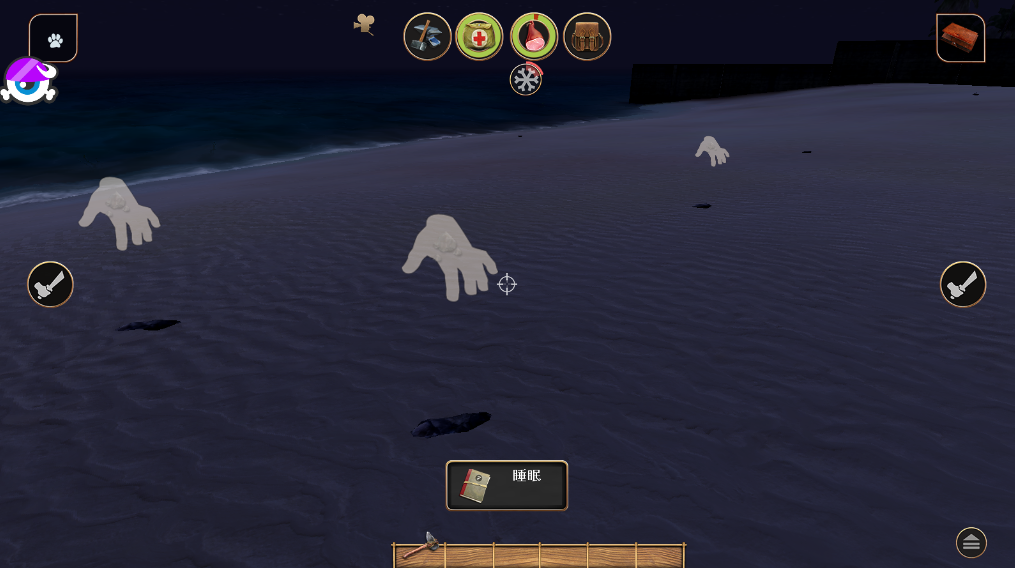Click the purple-hat eyeball mascot overlay
The height and width of the screenshot is (568, 1015).
pyautogui.click(x=28, y=81)
